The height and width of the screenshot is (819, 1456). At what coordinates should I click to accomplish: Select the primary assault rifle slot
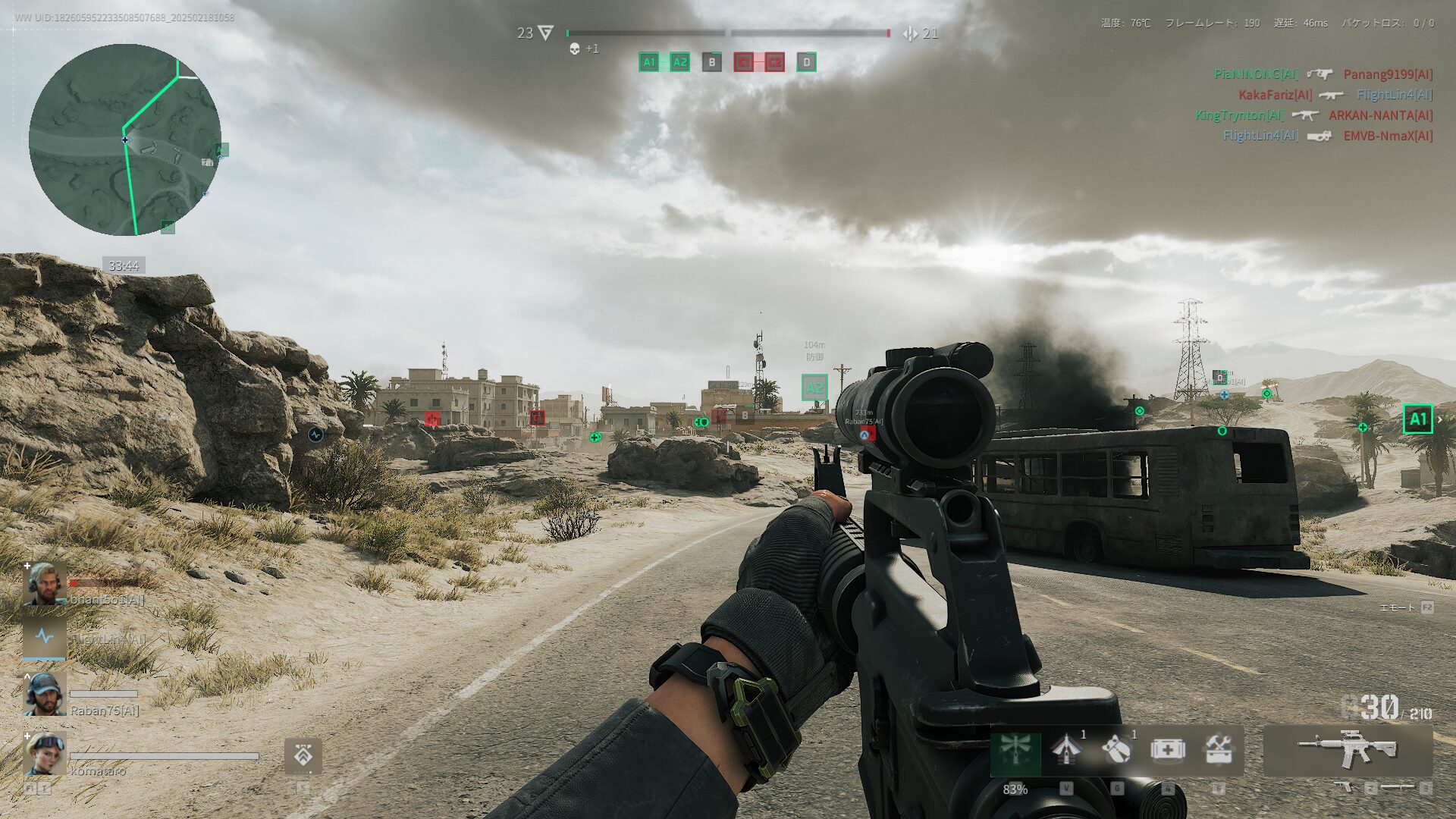pos(1348,750)
